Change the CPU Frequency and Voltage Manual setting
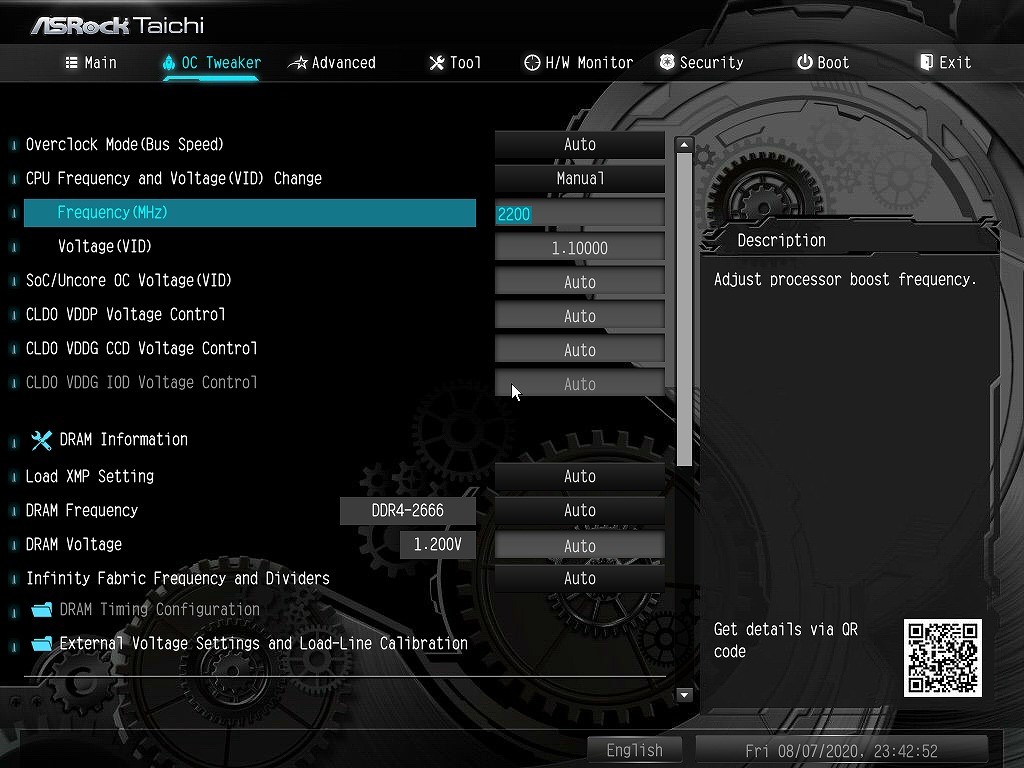Image resolution: width=1024 pixels, height=768 pixels. tap(580, 178)
